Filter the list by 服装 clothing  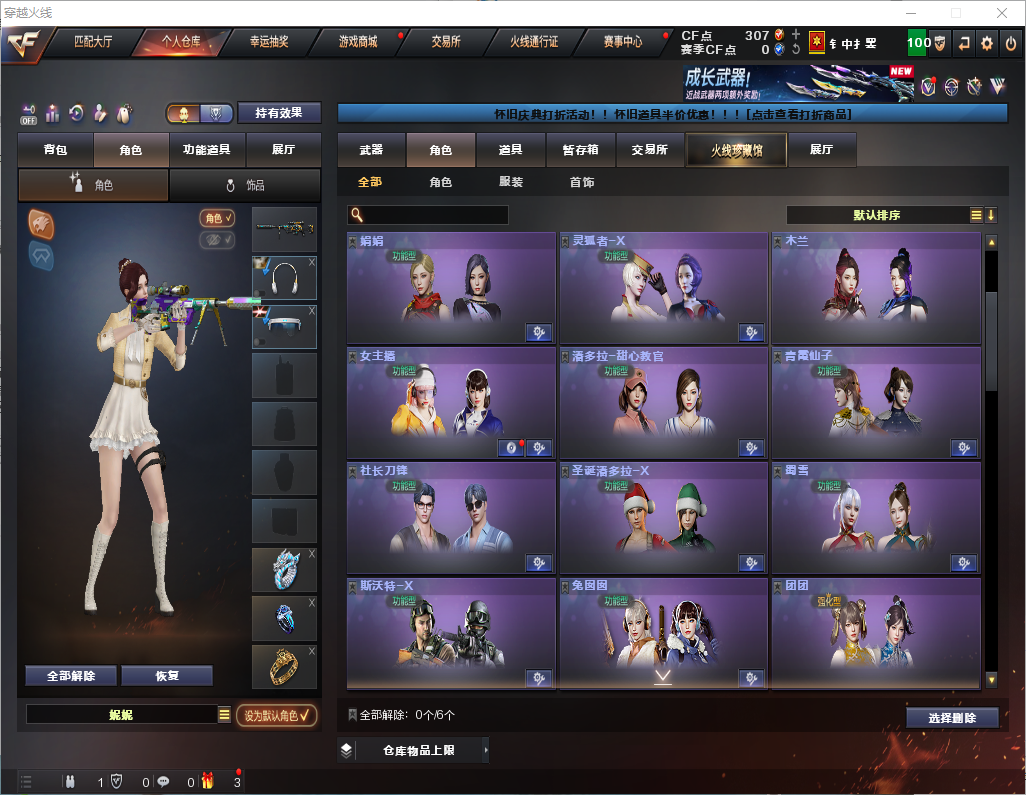point(511,183)
